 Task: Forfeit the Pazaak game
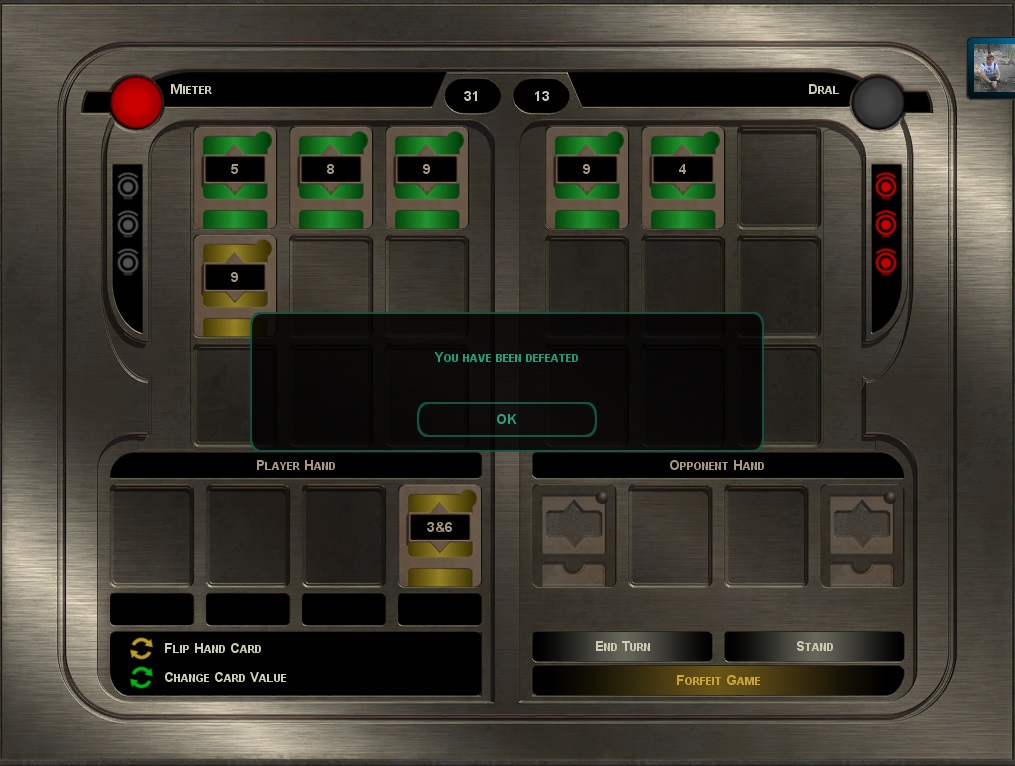(x=718, y=680)
